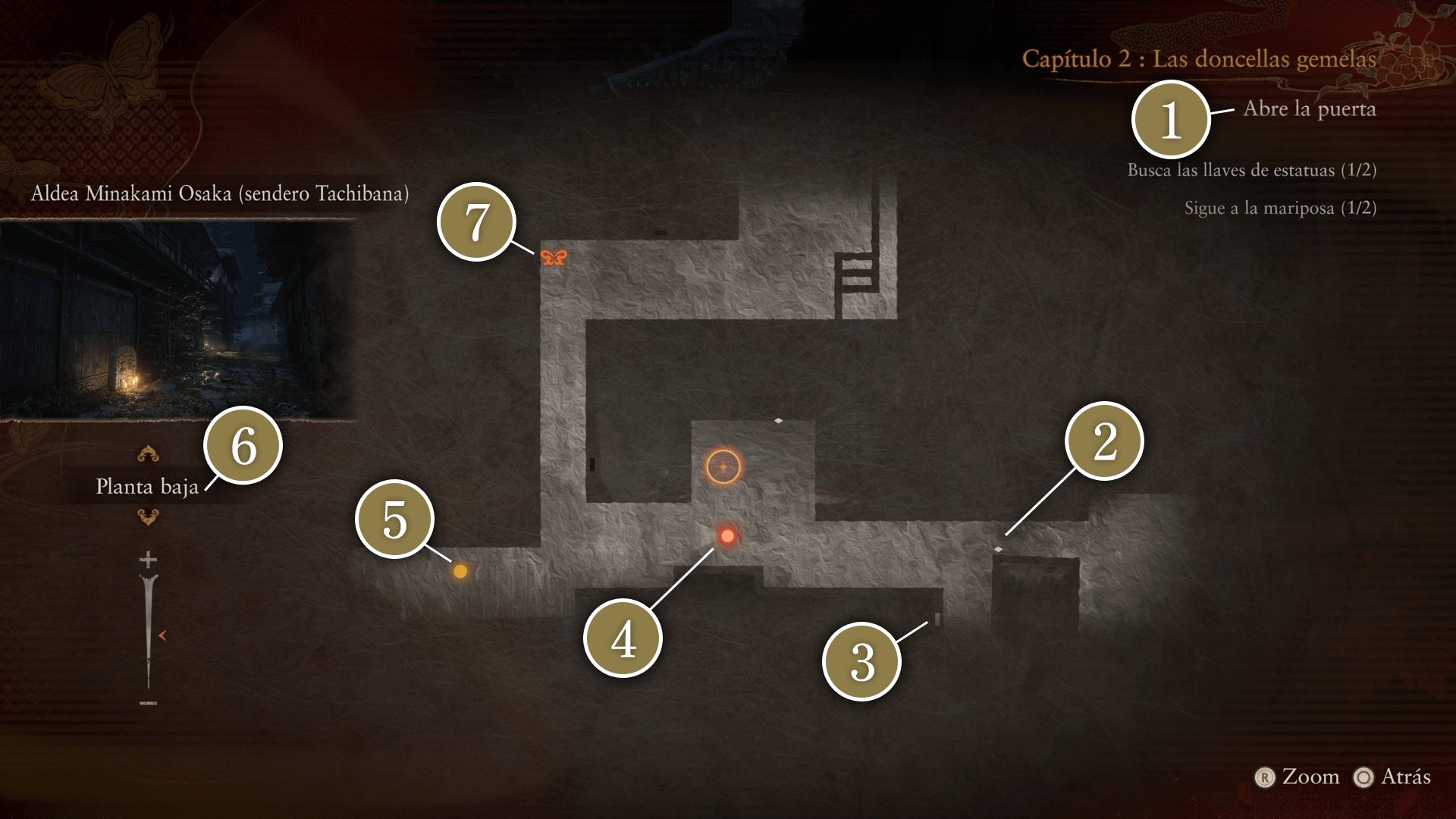This screenshot has width=1456, height=819.
Task: Go down a floor with the lower arrow
Action: 148,517
